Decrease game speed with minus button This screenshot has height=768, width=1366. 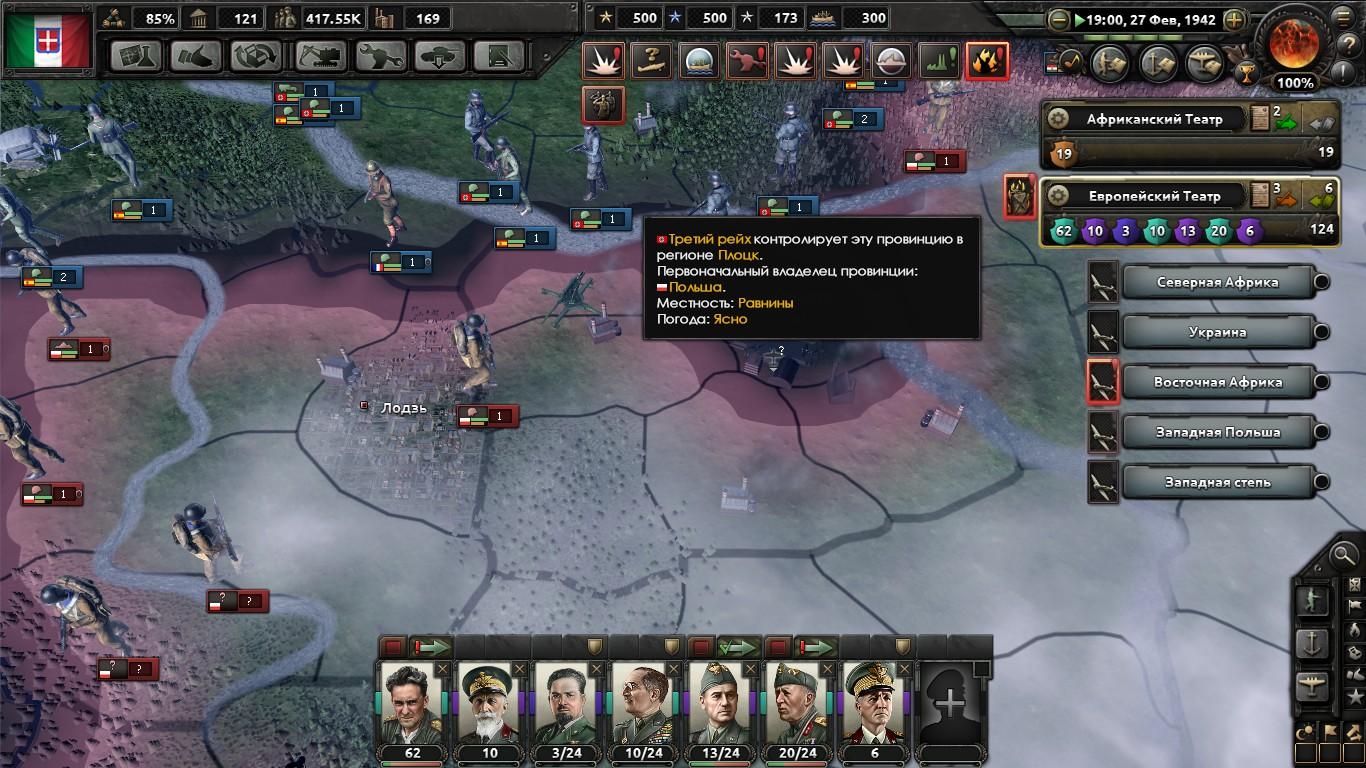(1059, 19)
